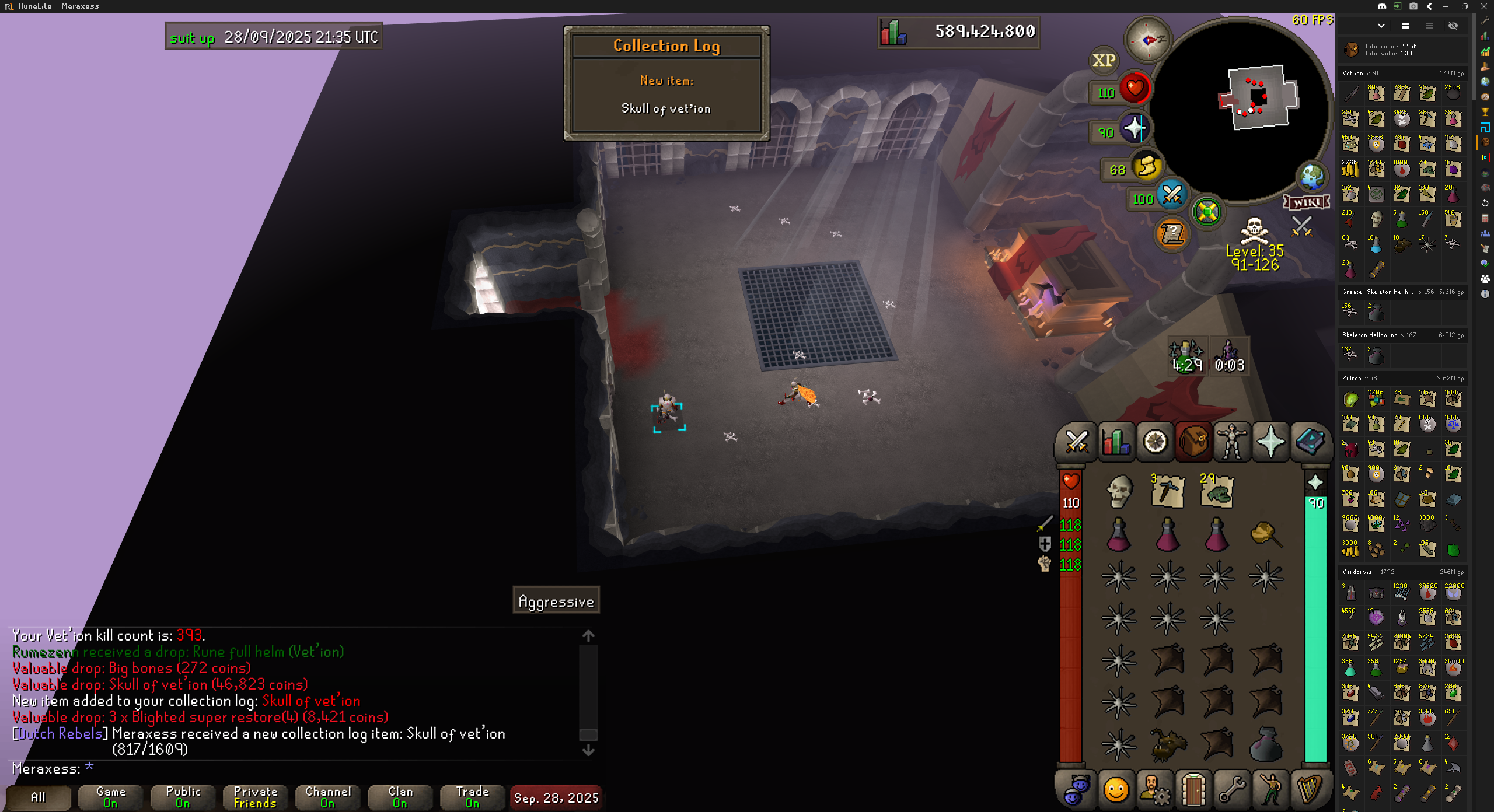Switch to the Worn Equipment tab
The image size is (1494, 812).
(x=1231, y=442)
